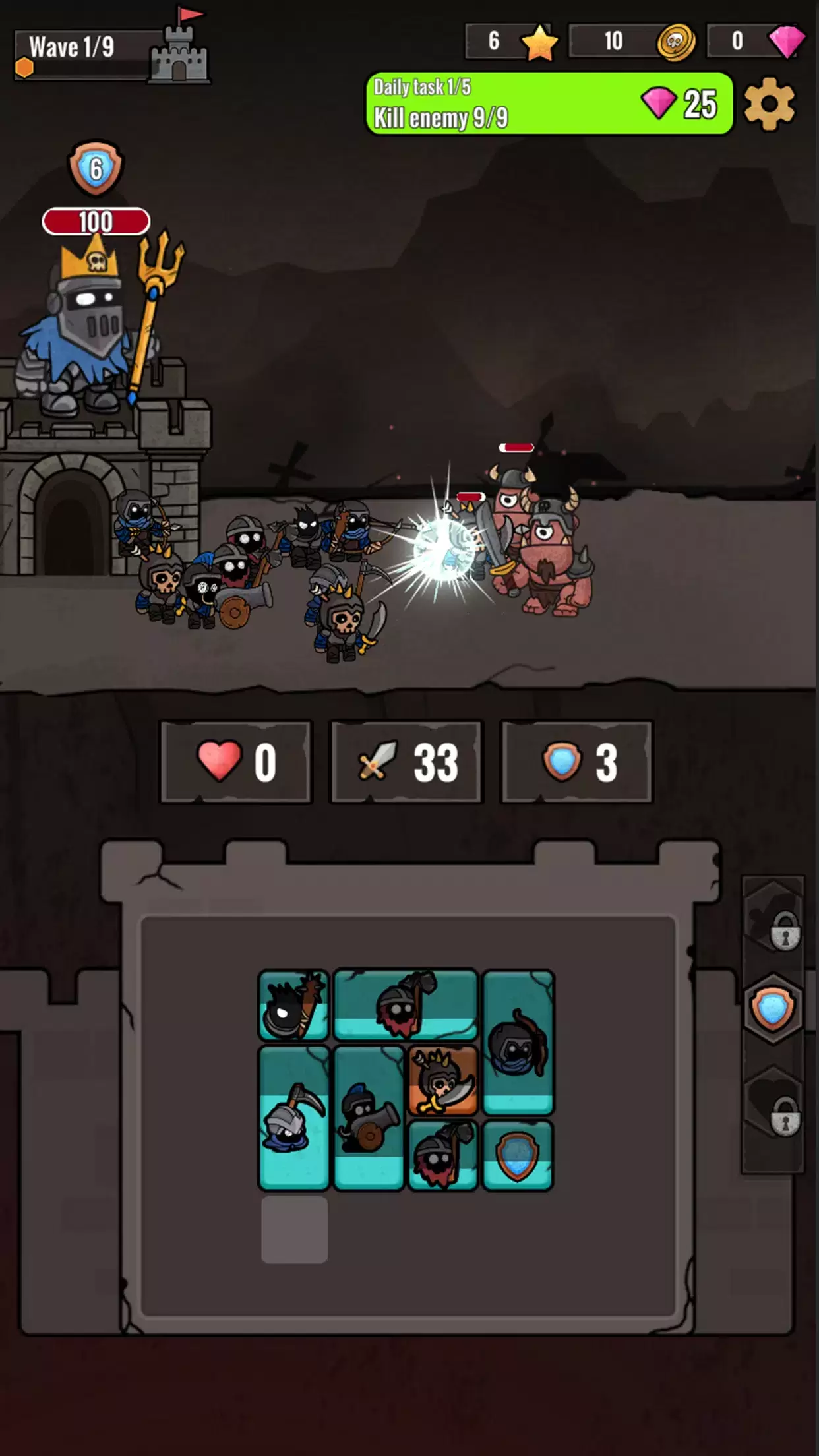This screenshot has width=819, height=1456.
Task: Select the spiky black club creature tile
Action: [293, 1005]
